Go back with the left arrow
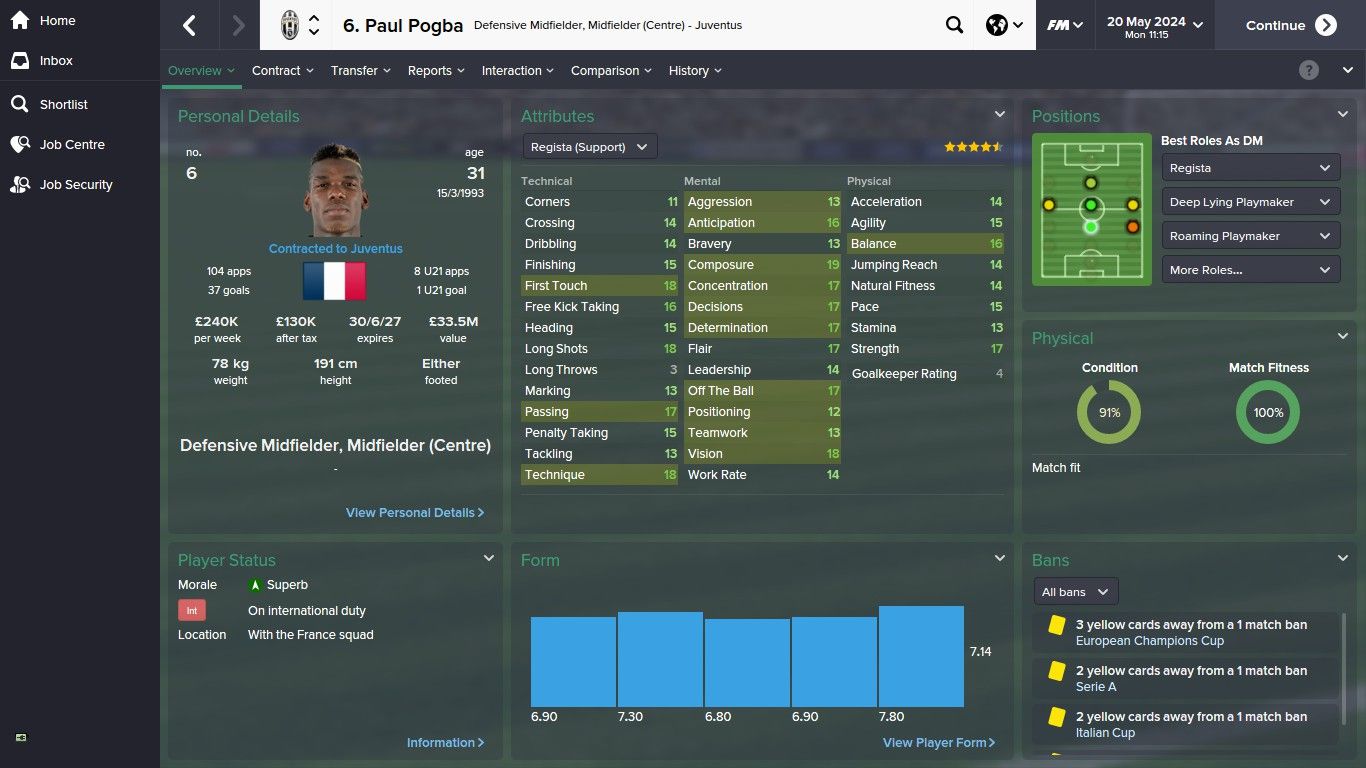The width and height of the screenshot is (1366, 768). [190, 26]
